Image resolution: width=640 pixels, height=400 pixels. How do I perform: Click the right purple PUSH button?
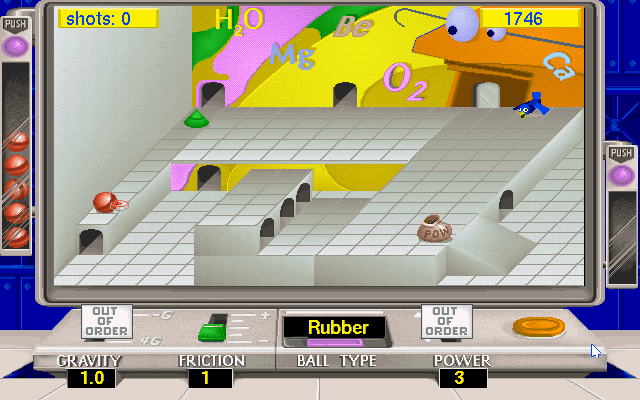(622, 175)
